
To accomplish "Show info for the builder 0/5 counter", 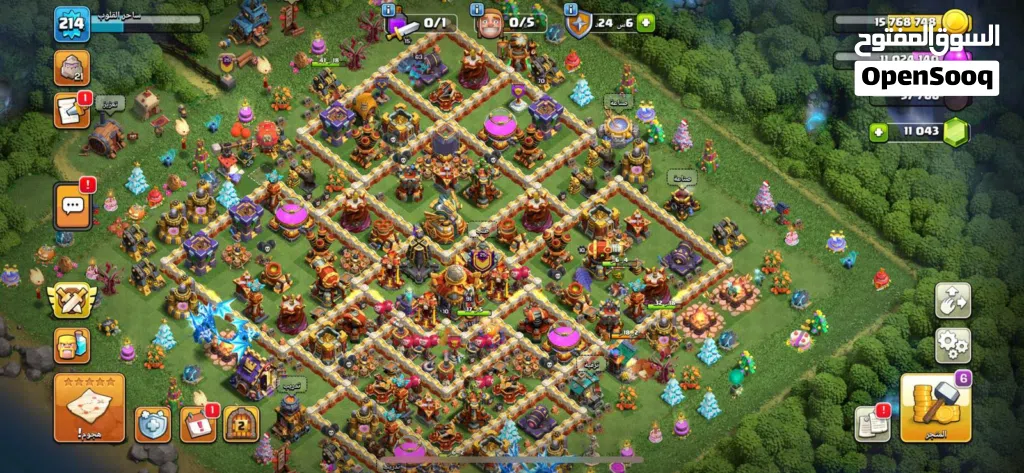I will click(471, 8).
